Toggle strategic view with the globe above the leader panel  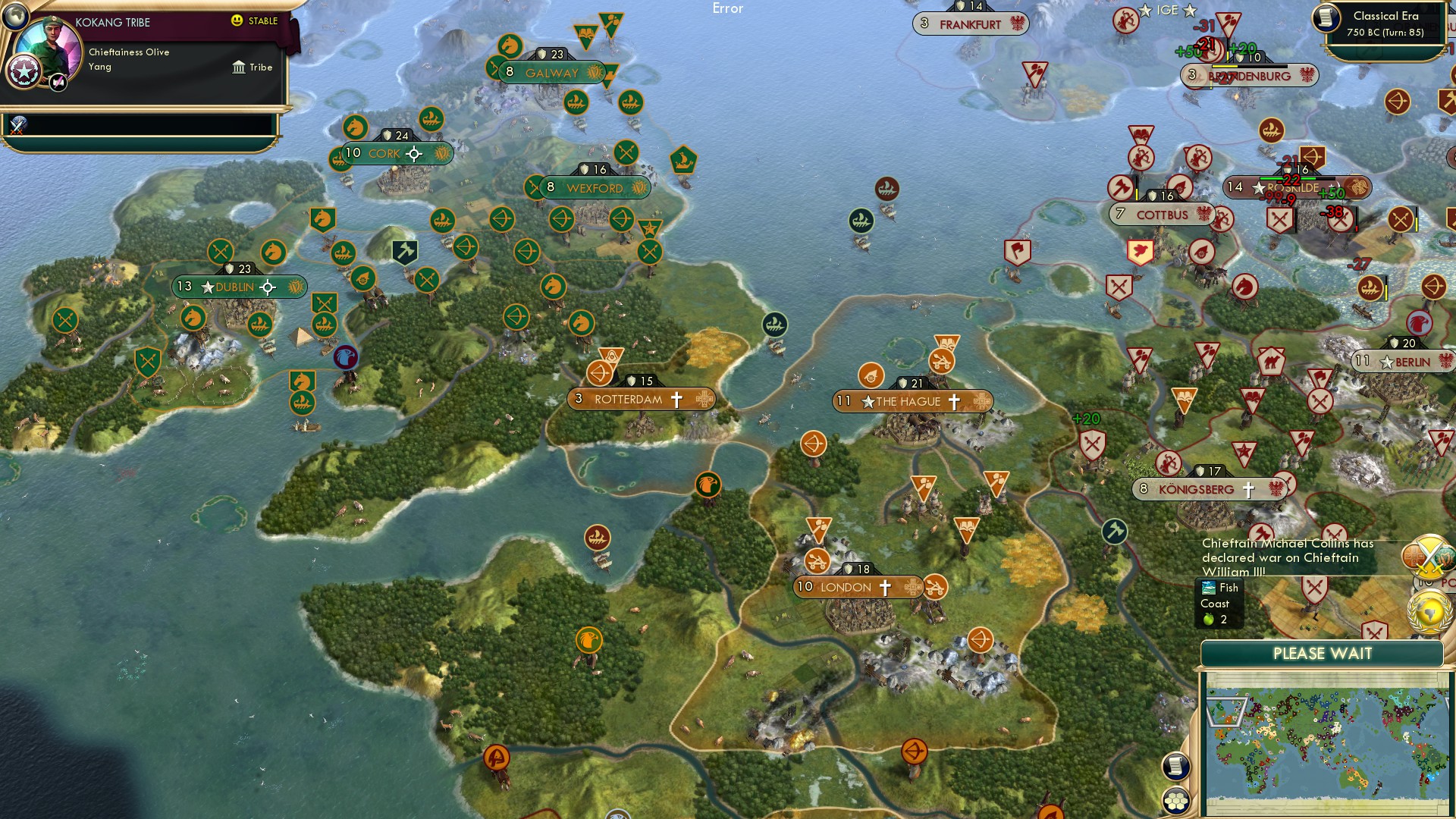coord(15,17)
